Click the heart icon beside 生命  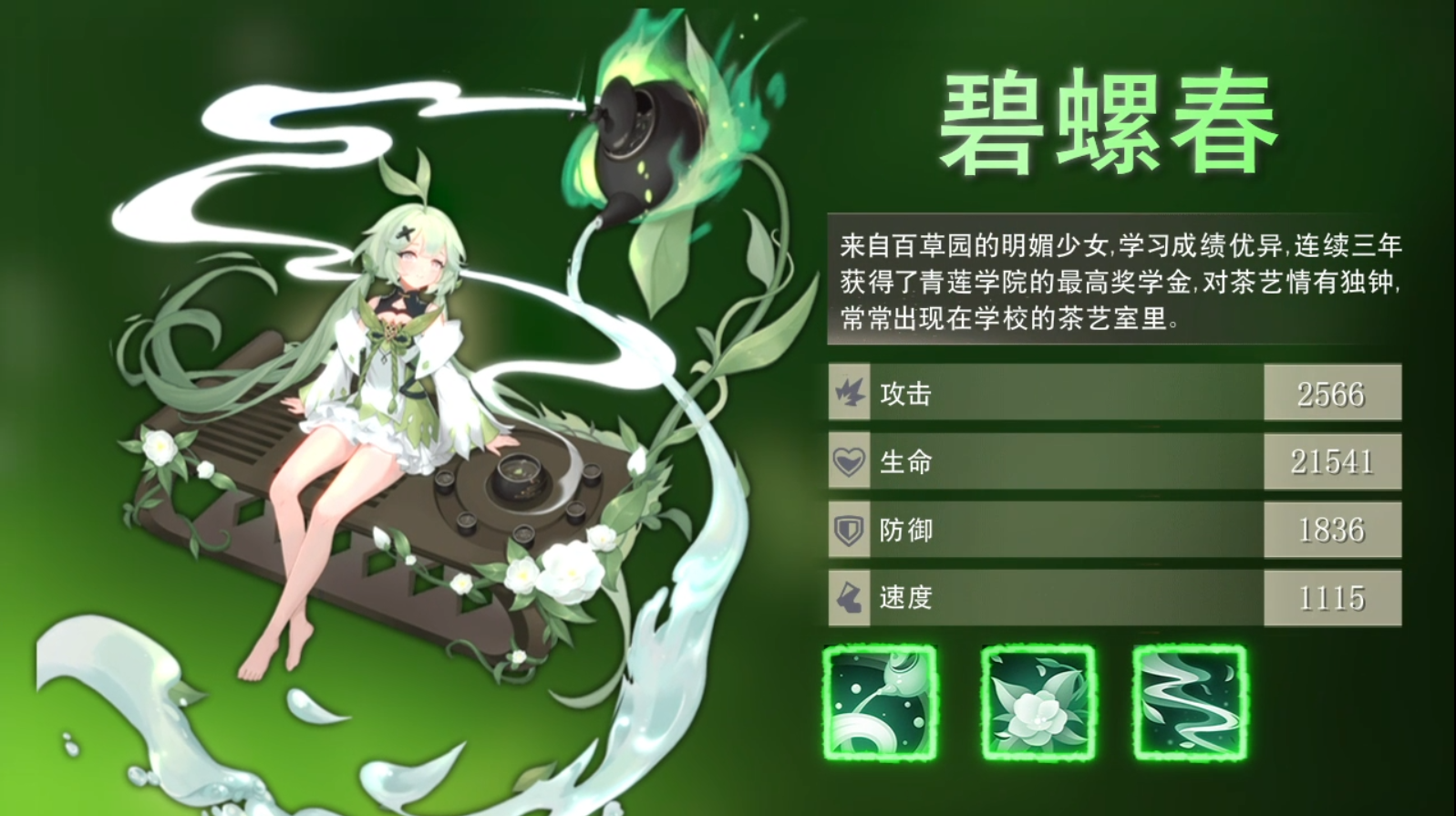(x=849, y=462)
